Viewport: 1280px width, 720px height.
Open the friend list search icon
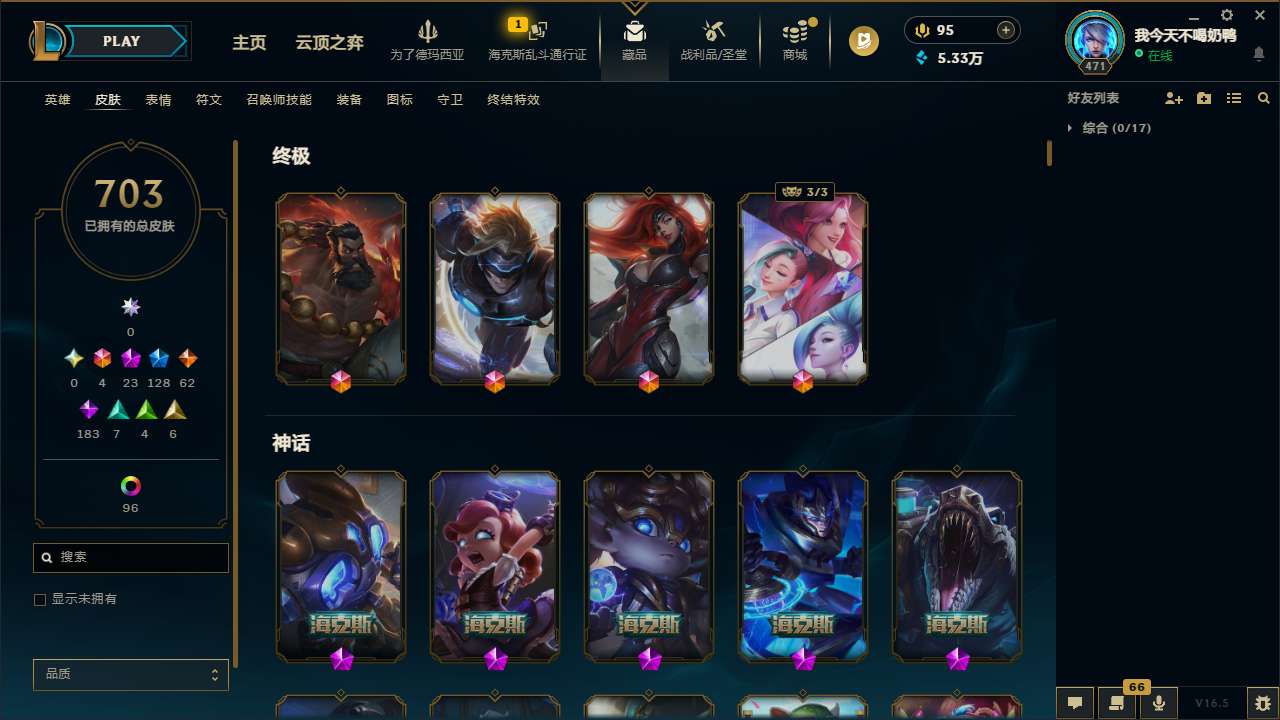(x=1264, y=98)
